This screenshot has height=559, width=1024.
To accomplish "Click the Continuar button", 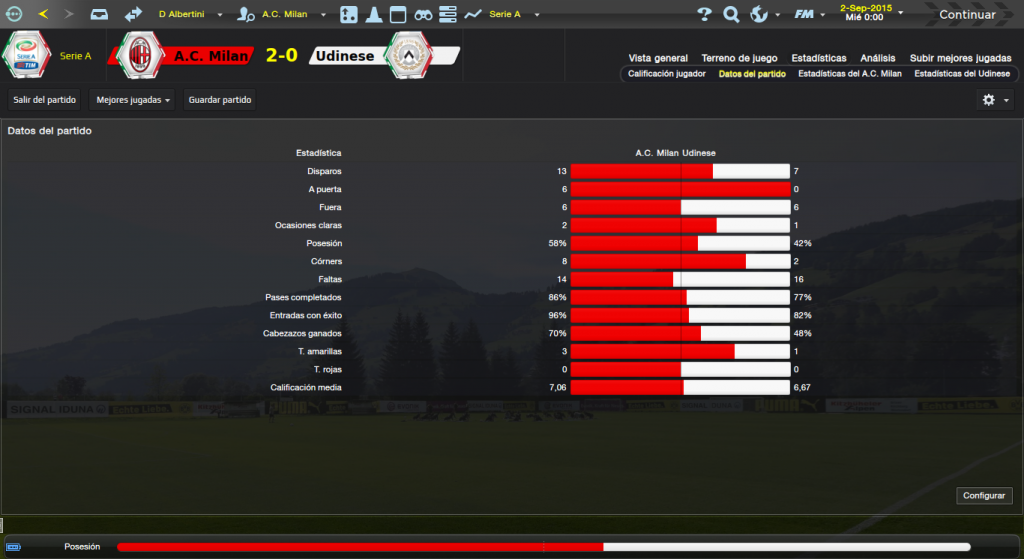I will 966,14.
